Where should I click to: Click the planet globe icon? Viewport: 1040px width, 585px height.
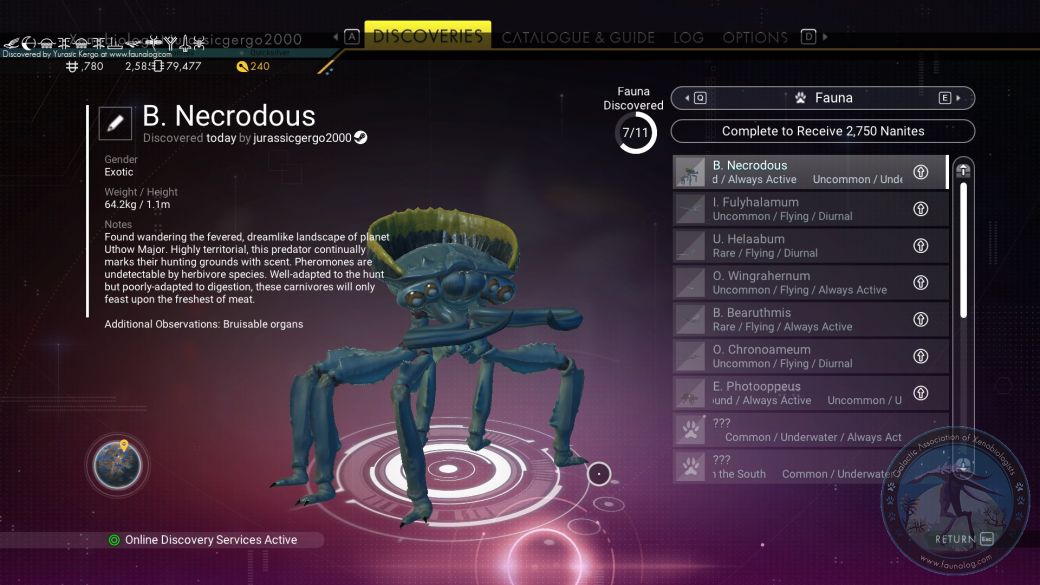point(118,465)
